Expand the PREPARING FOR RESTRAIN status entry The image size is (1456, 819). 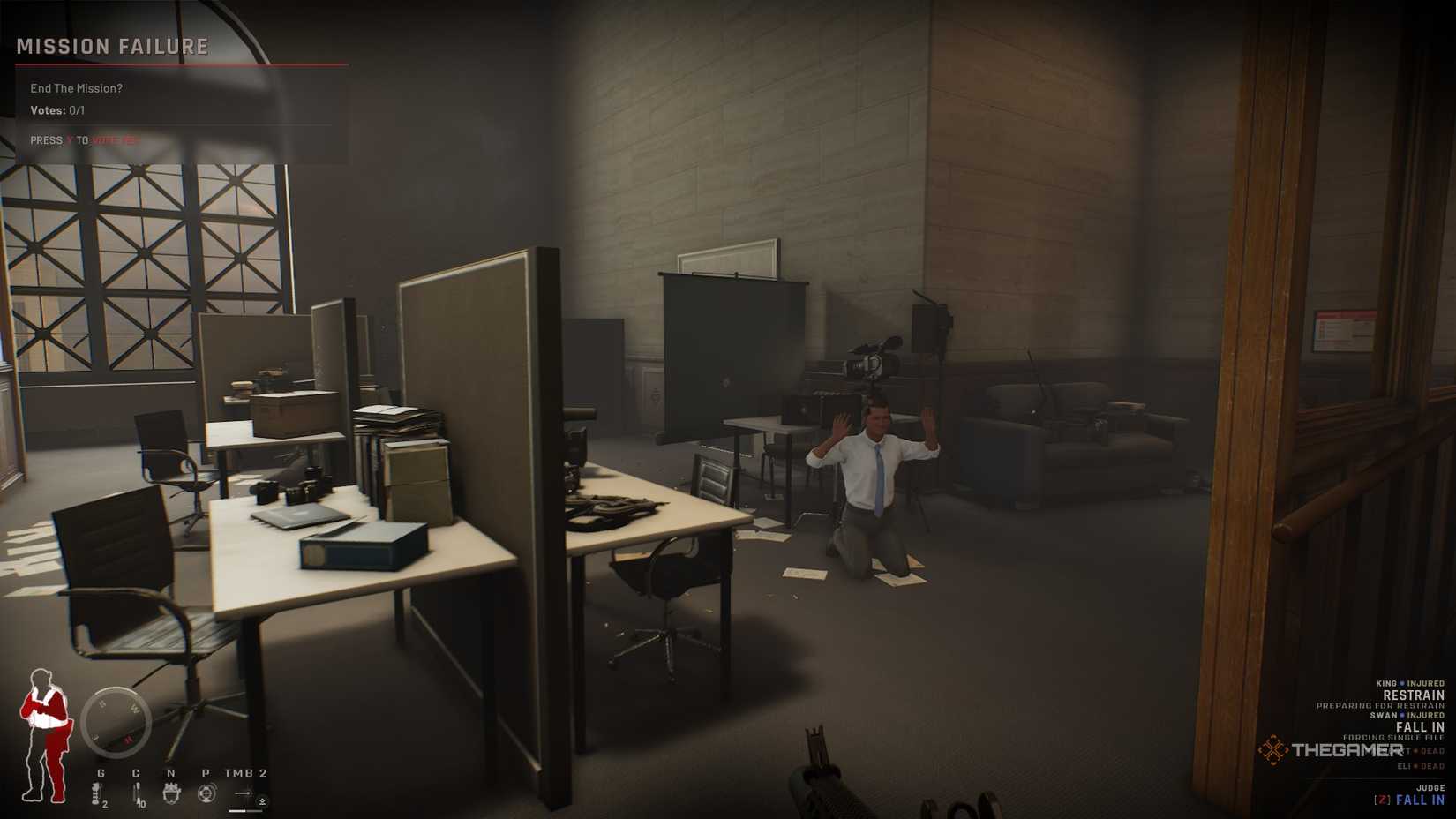(x=1379, y=705)
